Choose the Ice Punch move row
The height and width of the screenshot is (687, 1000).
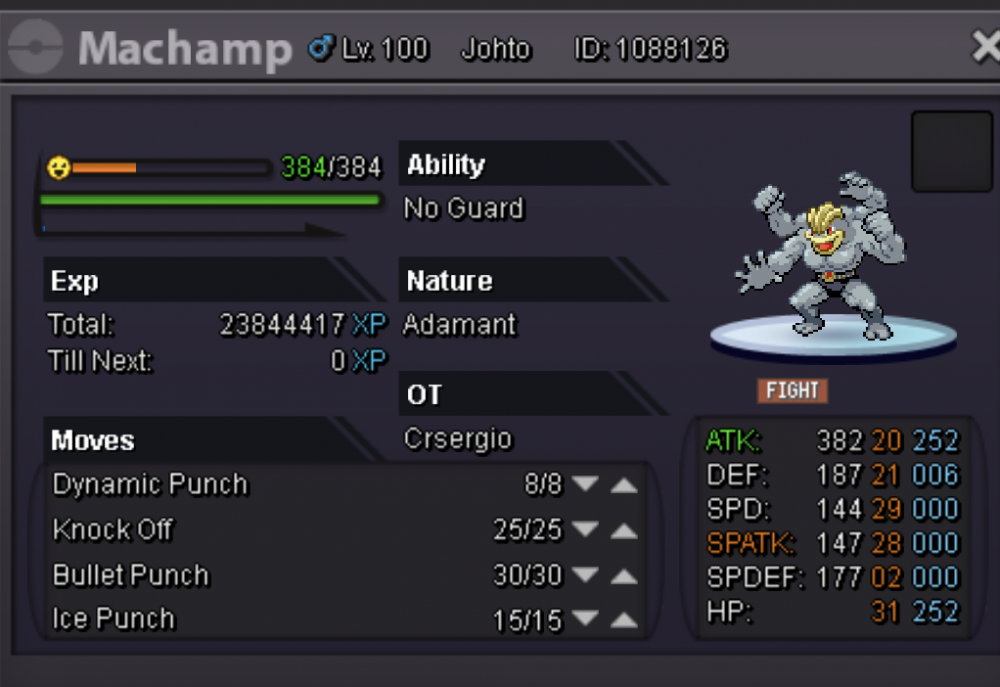114,620
